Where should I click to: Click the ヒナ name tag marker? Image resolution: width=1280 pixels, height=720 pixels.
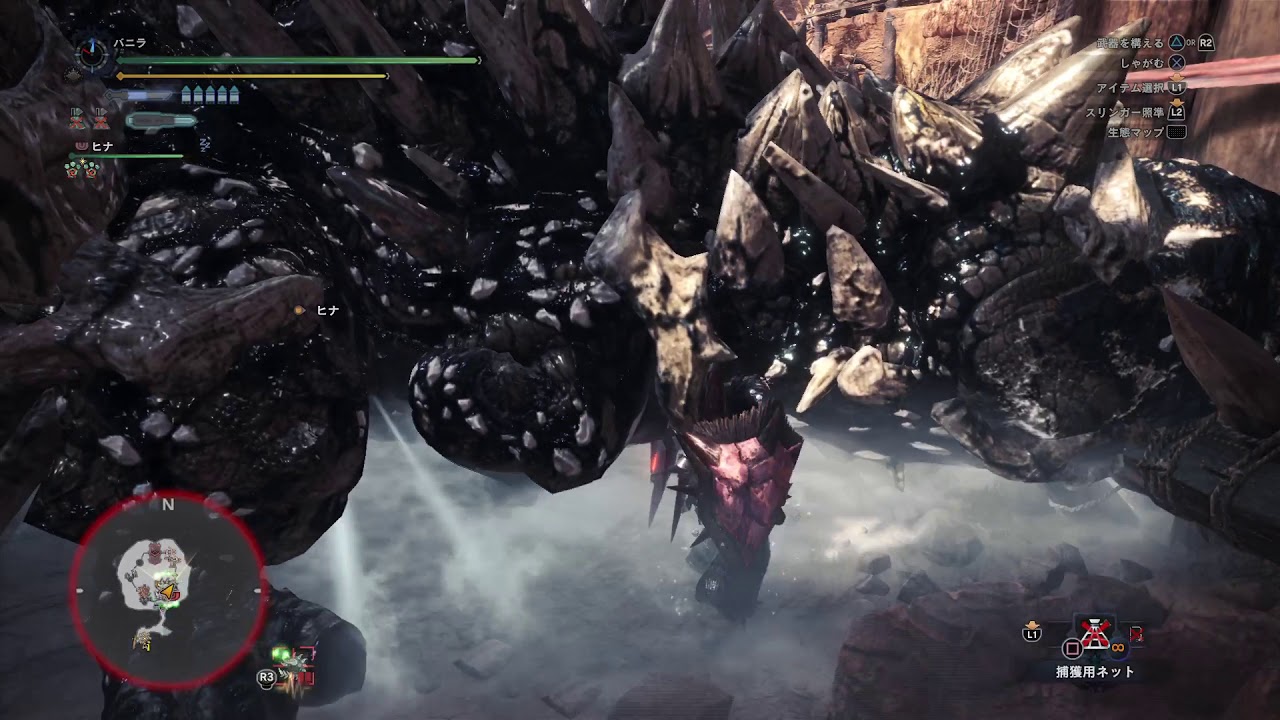point(299,311)
